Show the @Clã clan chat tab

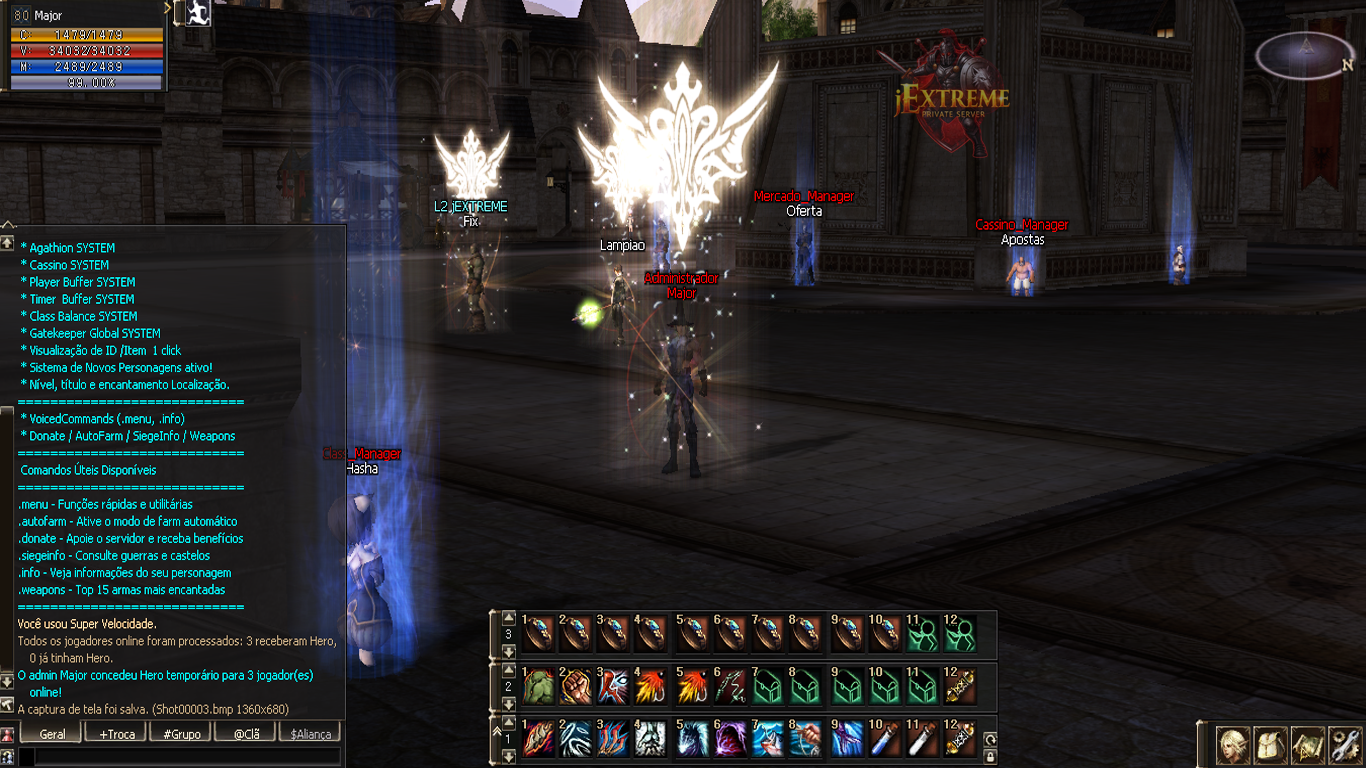(x=246, y=733)
